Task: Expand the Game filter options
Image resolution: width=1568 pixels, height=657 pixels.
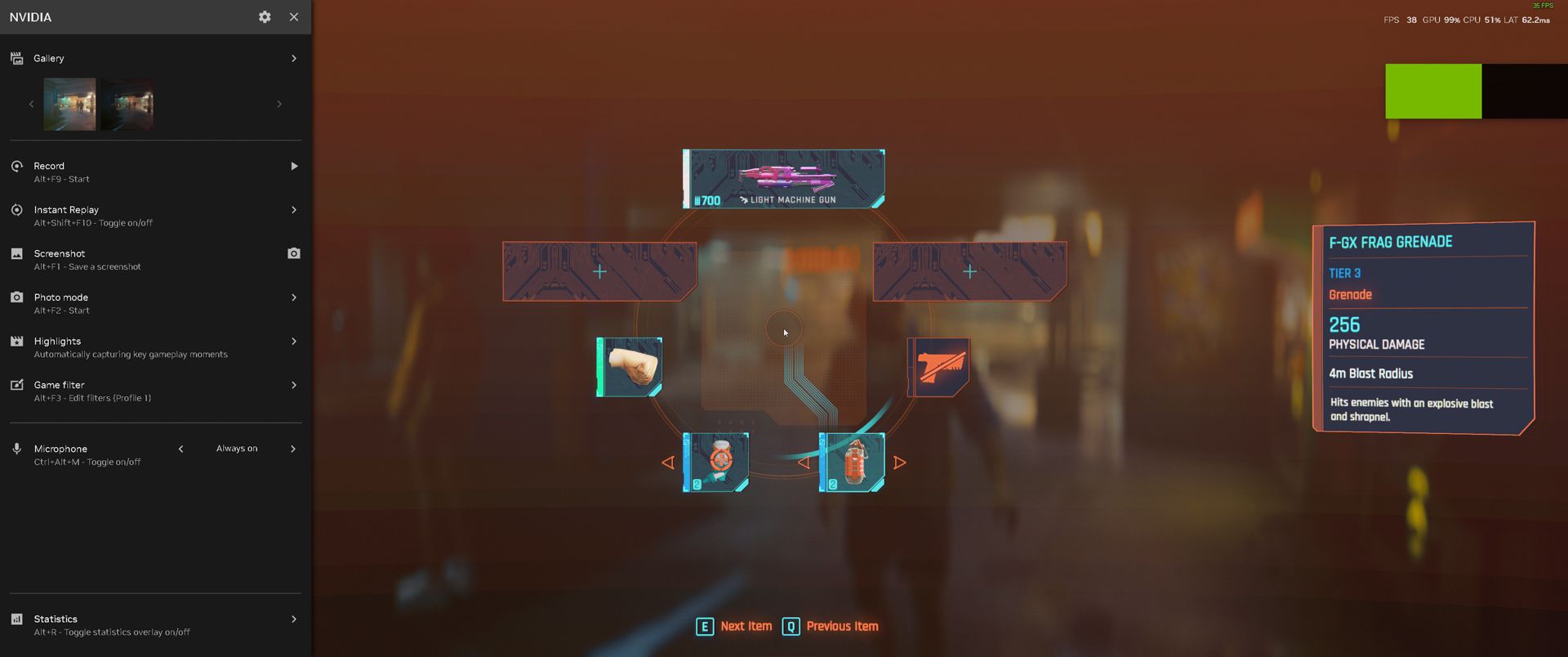Action: tap(294, 385)
